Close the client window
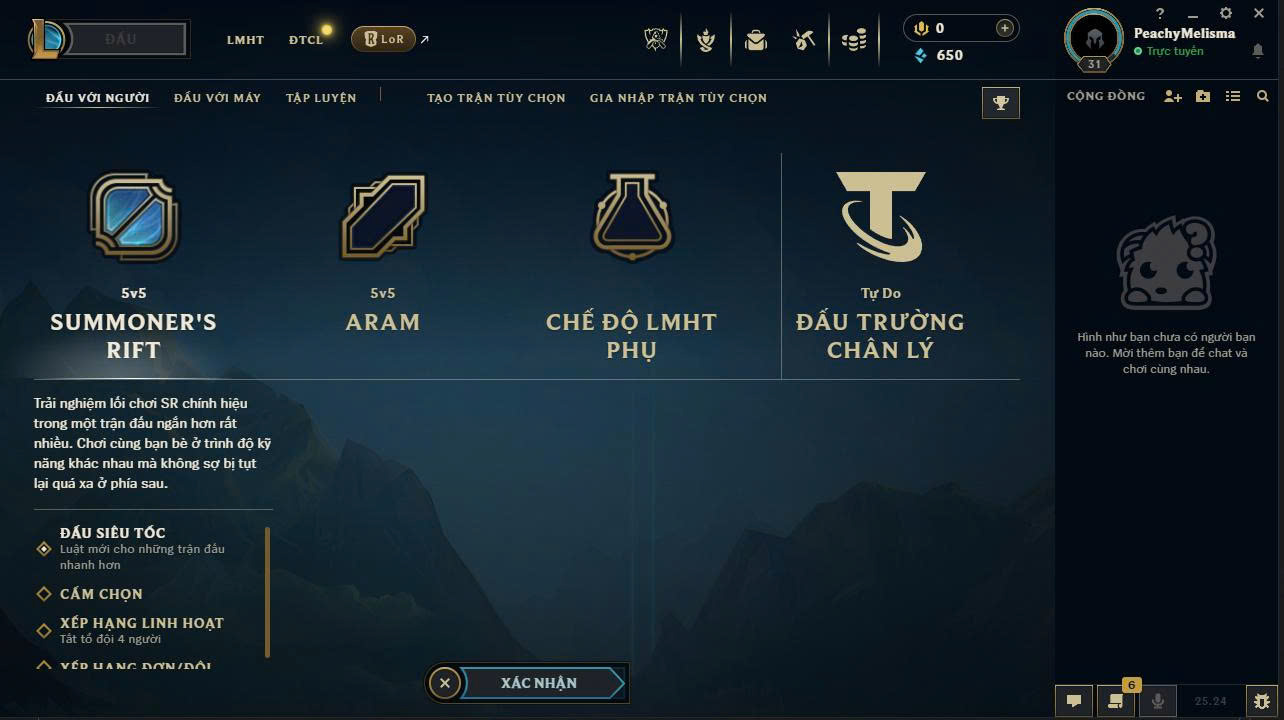Viewport: 1284px width, 720px height. click(1259, 13)
